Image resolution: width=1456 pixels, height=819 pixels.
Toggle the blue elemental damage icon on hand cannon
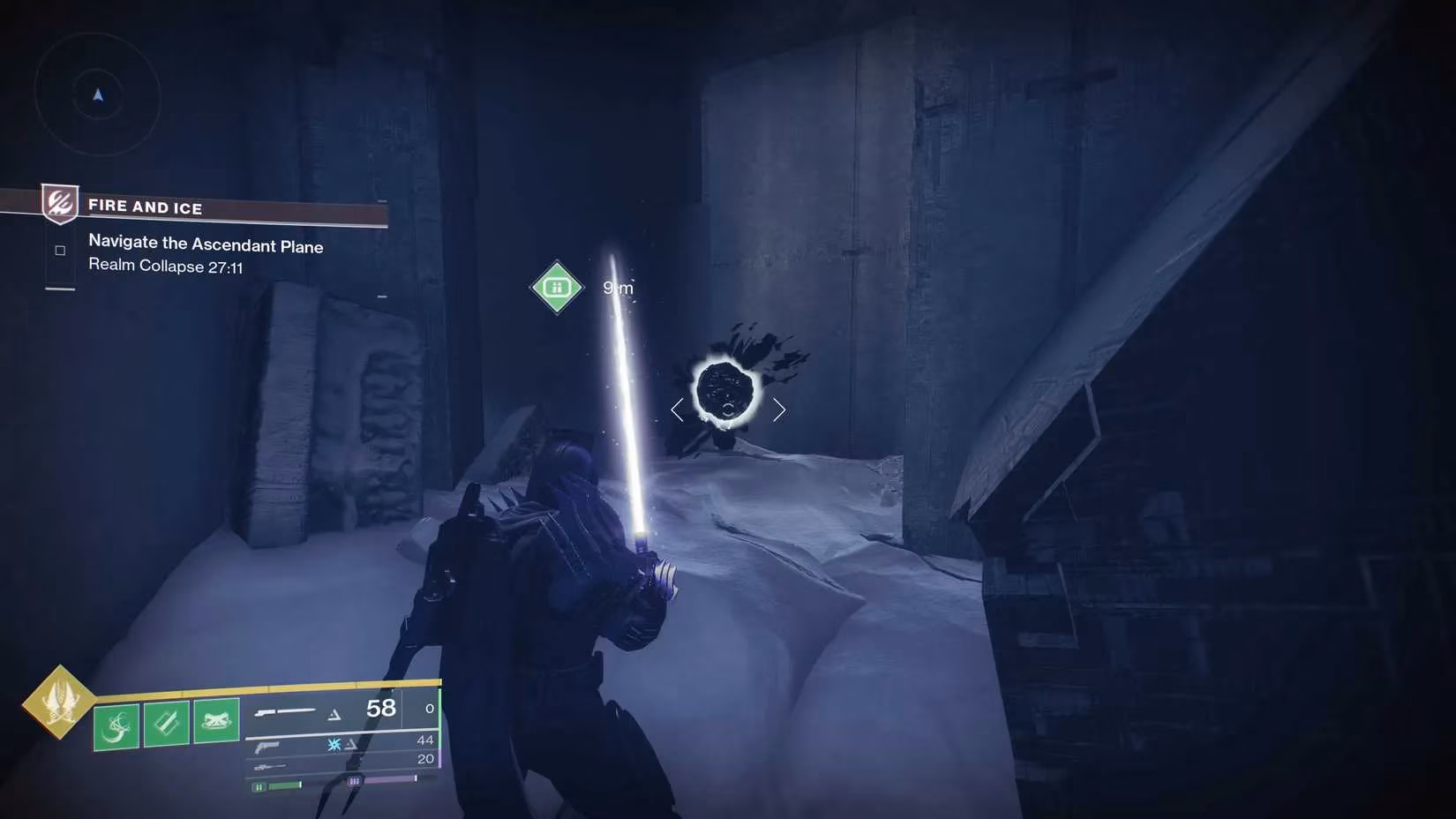pos(333,745)
